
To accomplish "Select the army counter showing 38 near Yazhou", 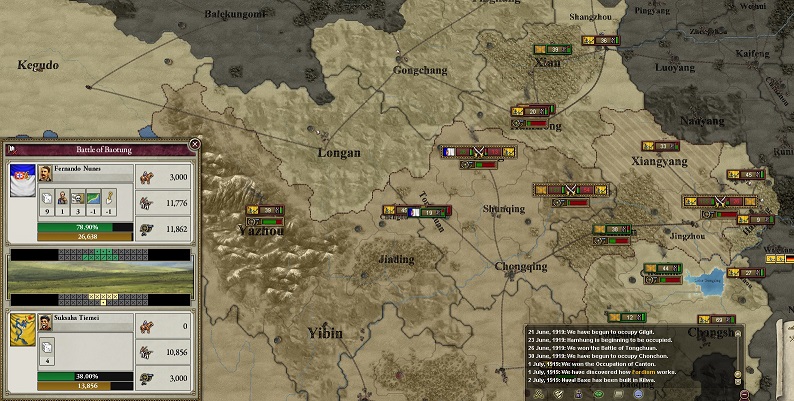I will point(265,210).
